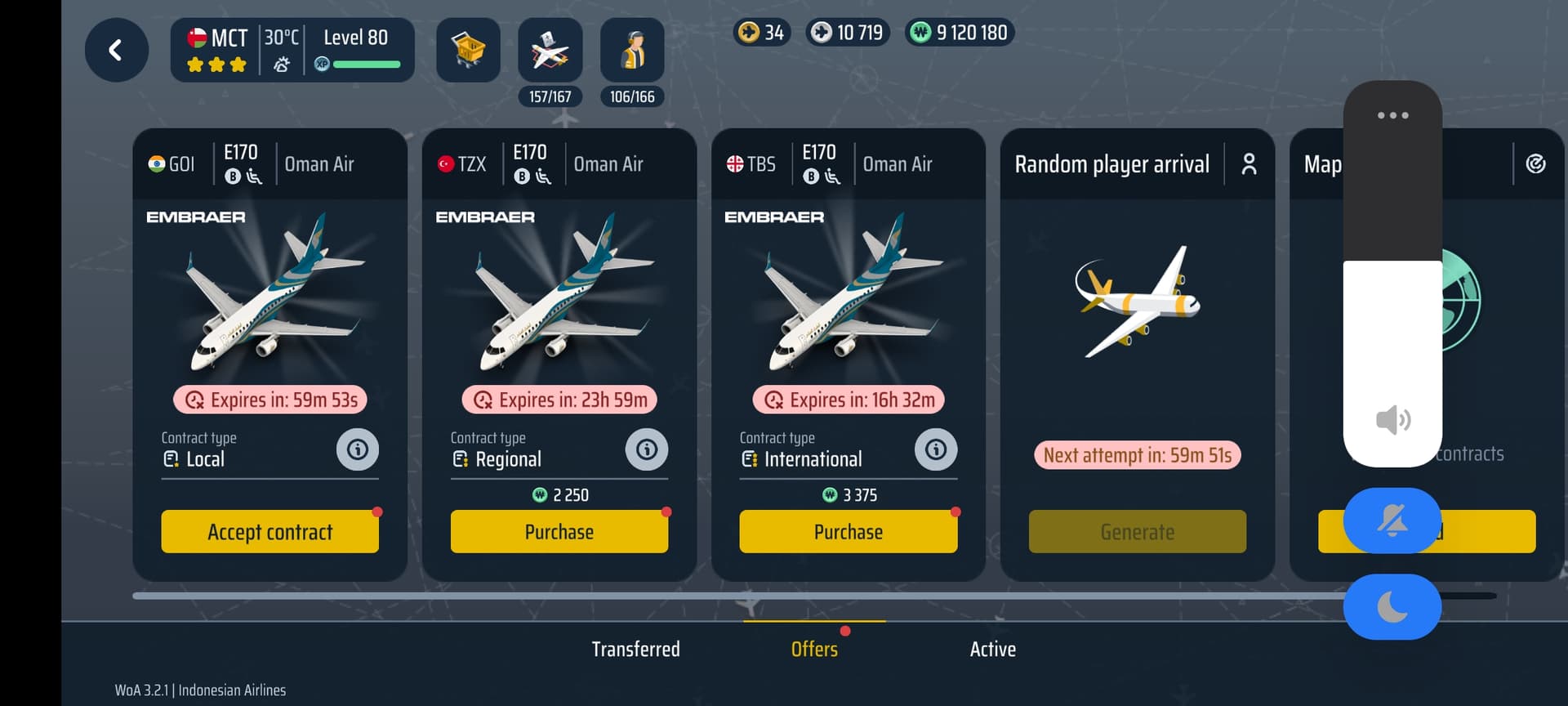The image size is (1568, 706).
Task: Select the GOI Oman Air E170 card
Action: point(269,294)
